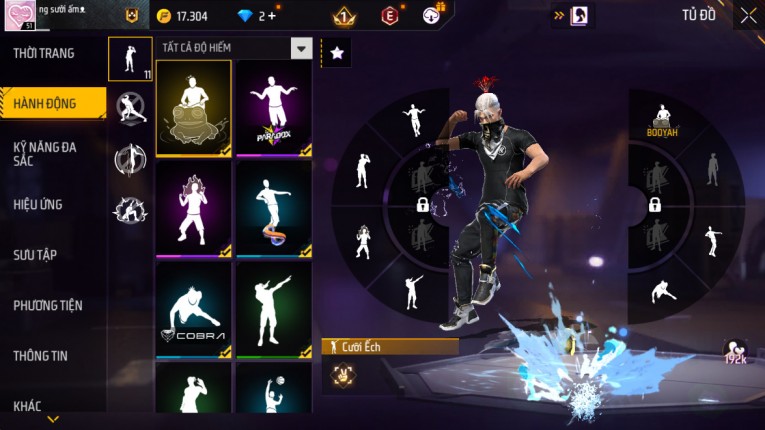The height and width of the screenshot is (430, 765).
Task: Select the Hiệu Ứng category
Action: pyautogui.click(x=38, y=205)
